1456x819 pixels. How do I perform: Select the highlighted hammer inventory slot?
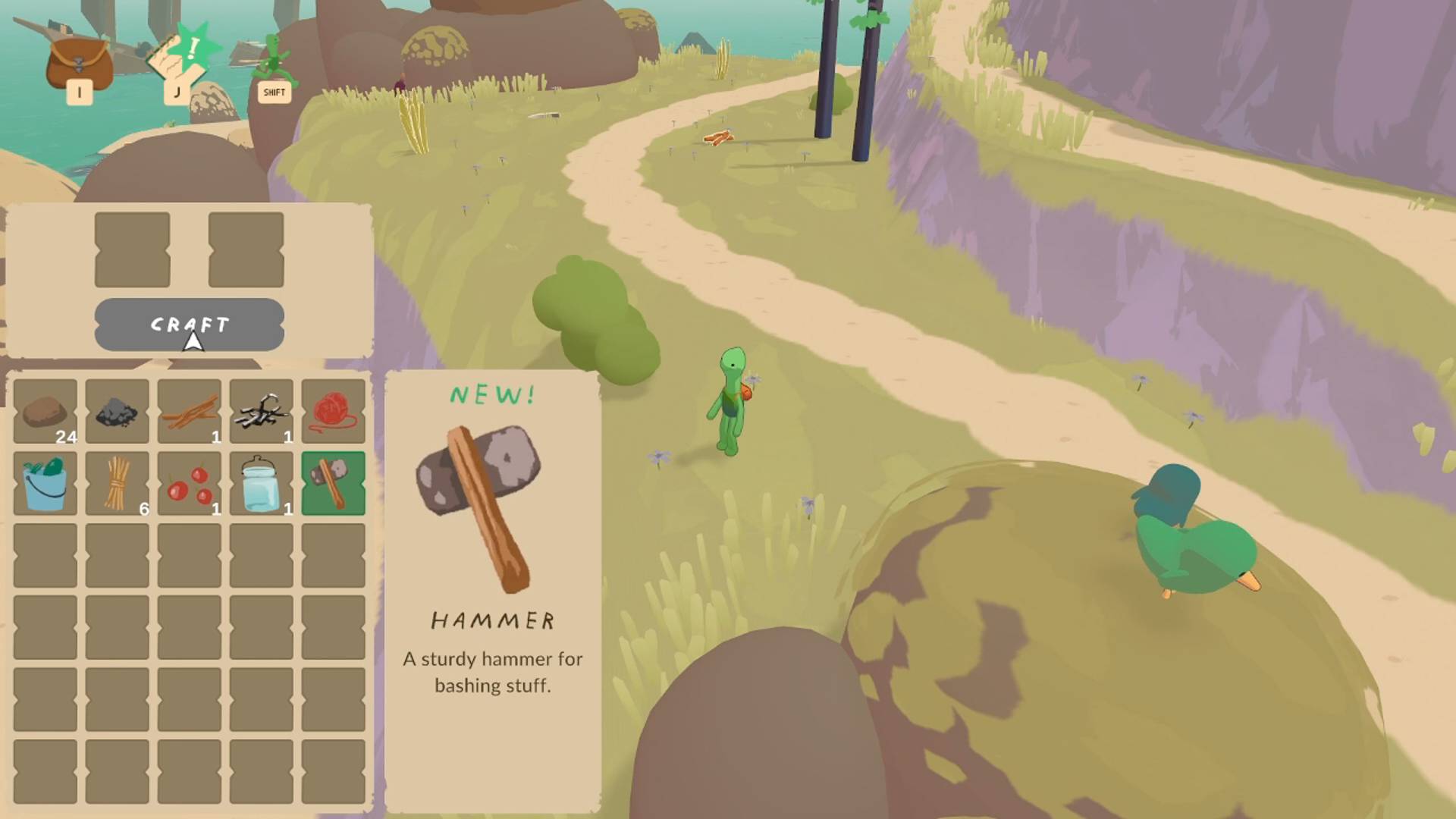click(331, 483)
